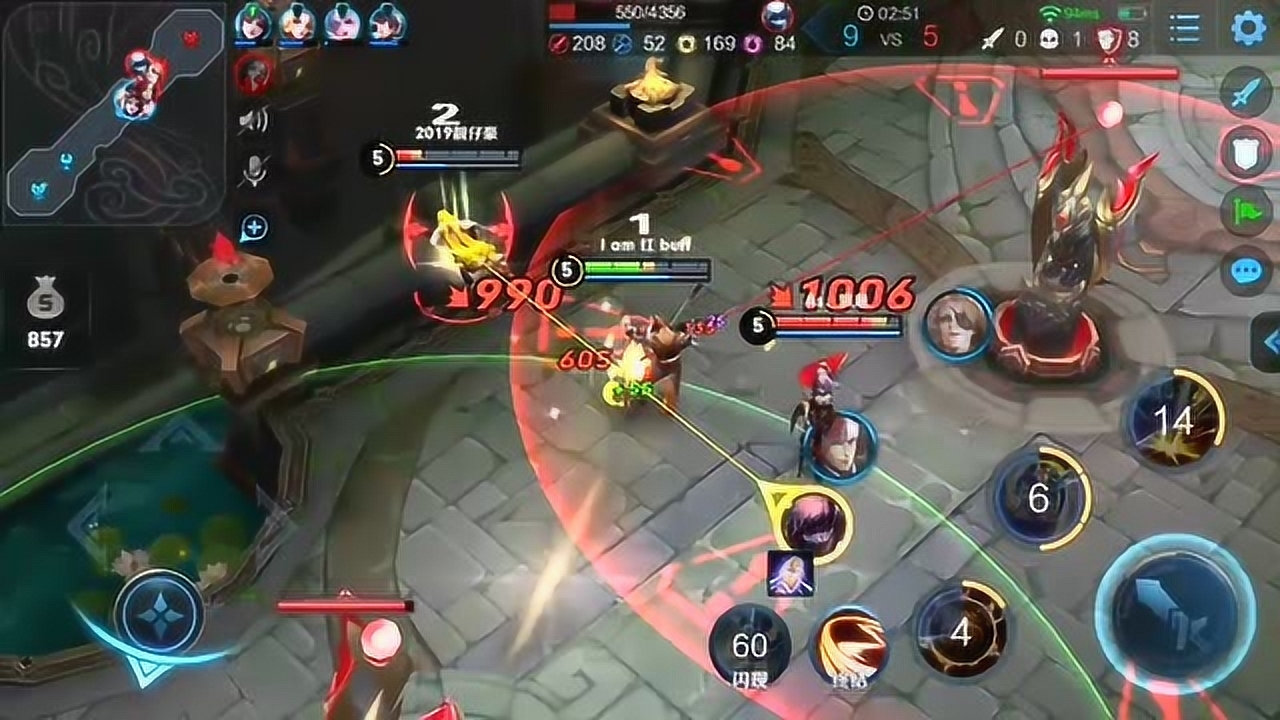Open the settings gear

tap(1248, 27)
